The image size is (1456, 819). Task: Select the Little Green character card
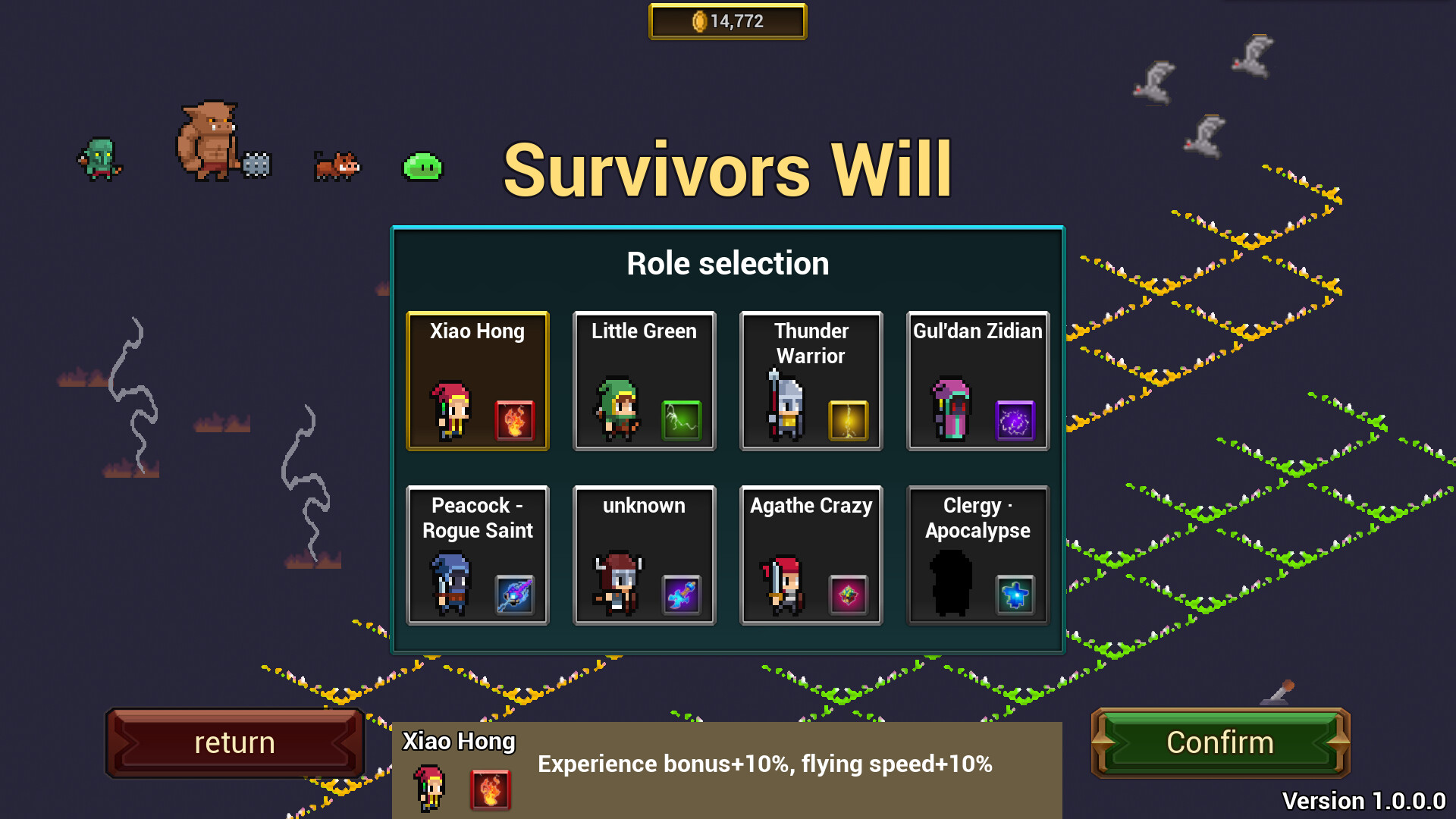(644, 379)
